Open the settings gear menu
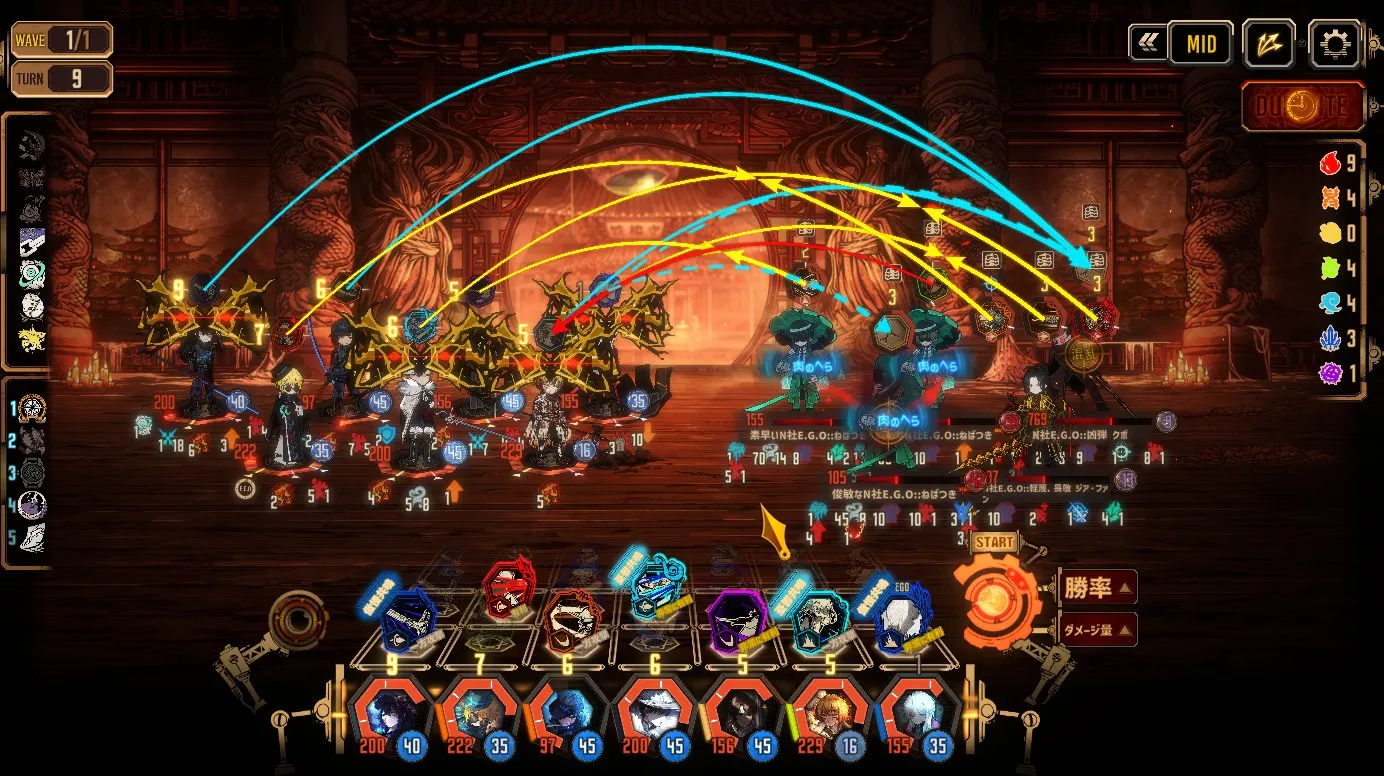 pyautogui.click(x=1334, y=44)
